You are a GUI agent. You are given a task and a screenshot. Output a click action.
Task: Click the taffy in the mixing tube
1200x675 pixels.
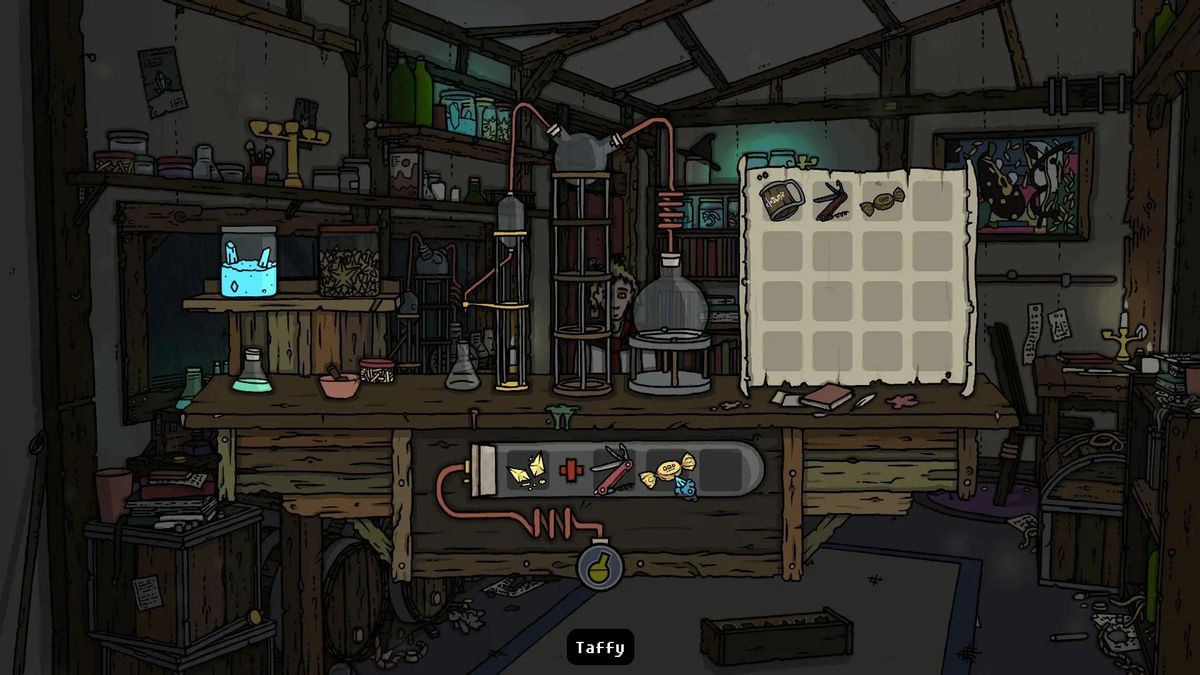tap(665, 470)
